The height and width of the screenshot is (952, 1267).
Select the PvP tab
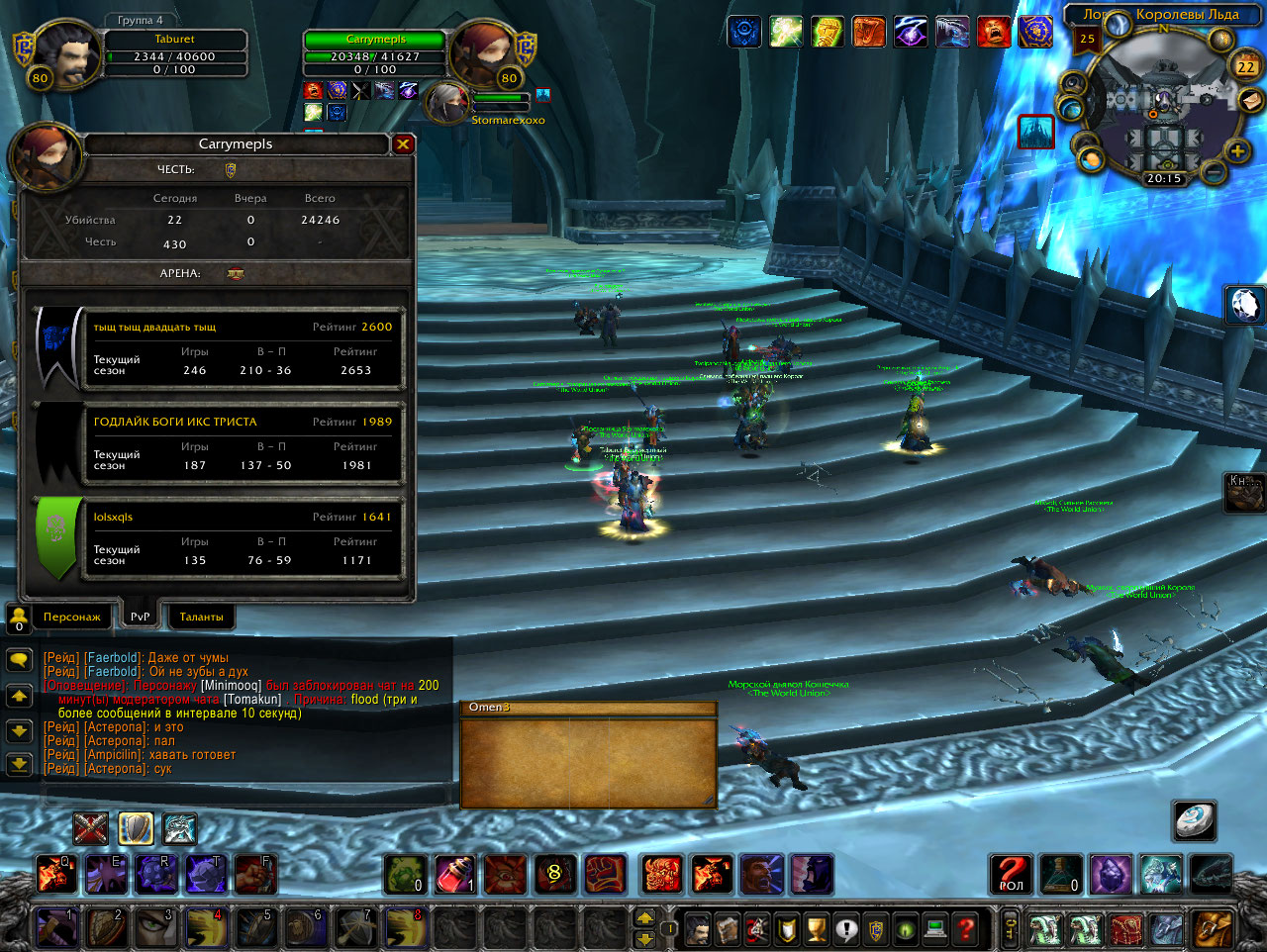pos(141,617)
